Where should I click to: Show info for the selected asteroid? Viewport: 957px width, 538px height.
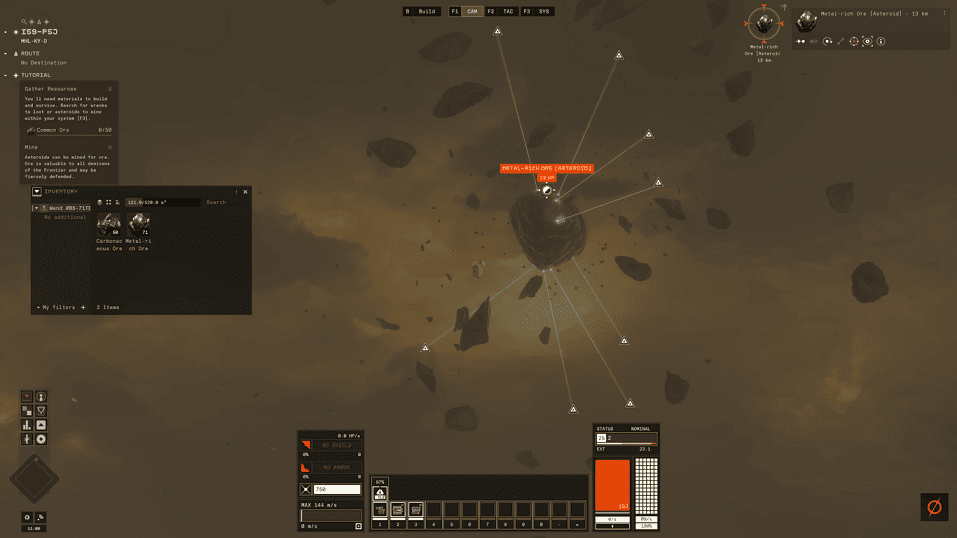pos(881,42)
